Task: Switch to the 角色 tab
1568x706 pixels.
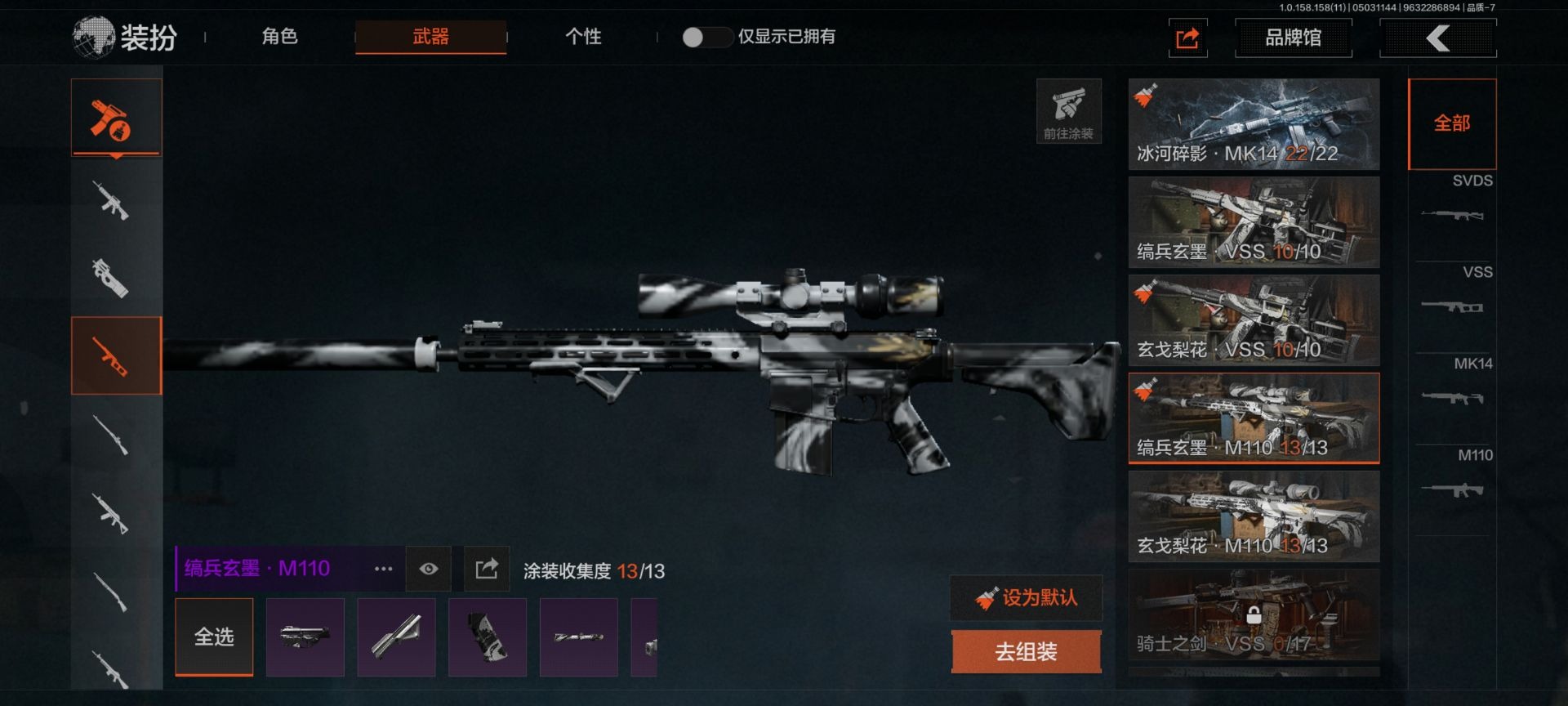Action: pyautogui.click(x=279, y=37)
